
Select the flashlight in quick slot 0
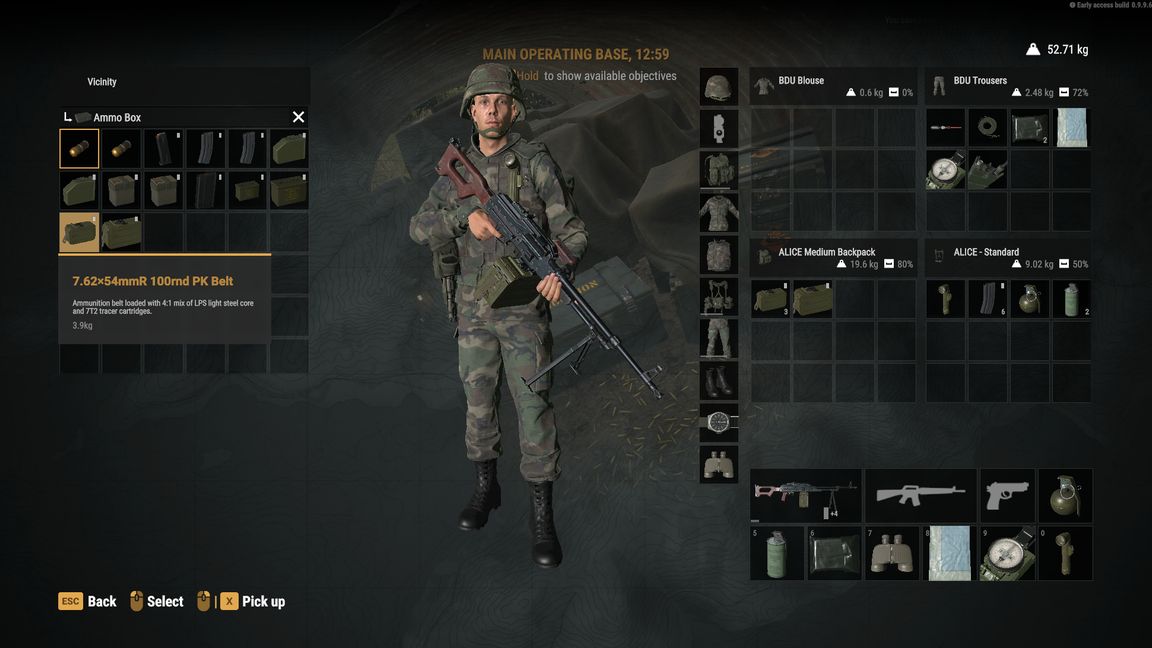pyautogui.click(x=1065, y=553)
